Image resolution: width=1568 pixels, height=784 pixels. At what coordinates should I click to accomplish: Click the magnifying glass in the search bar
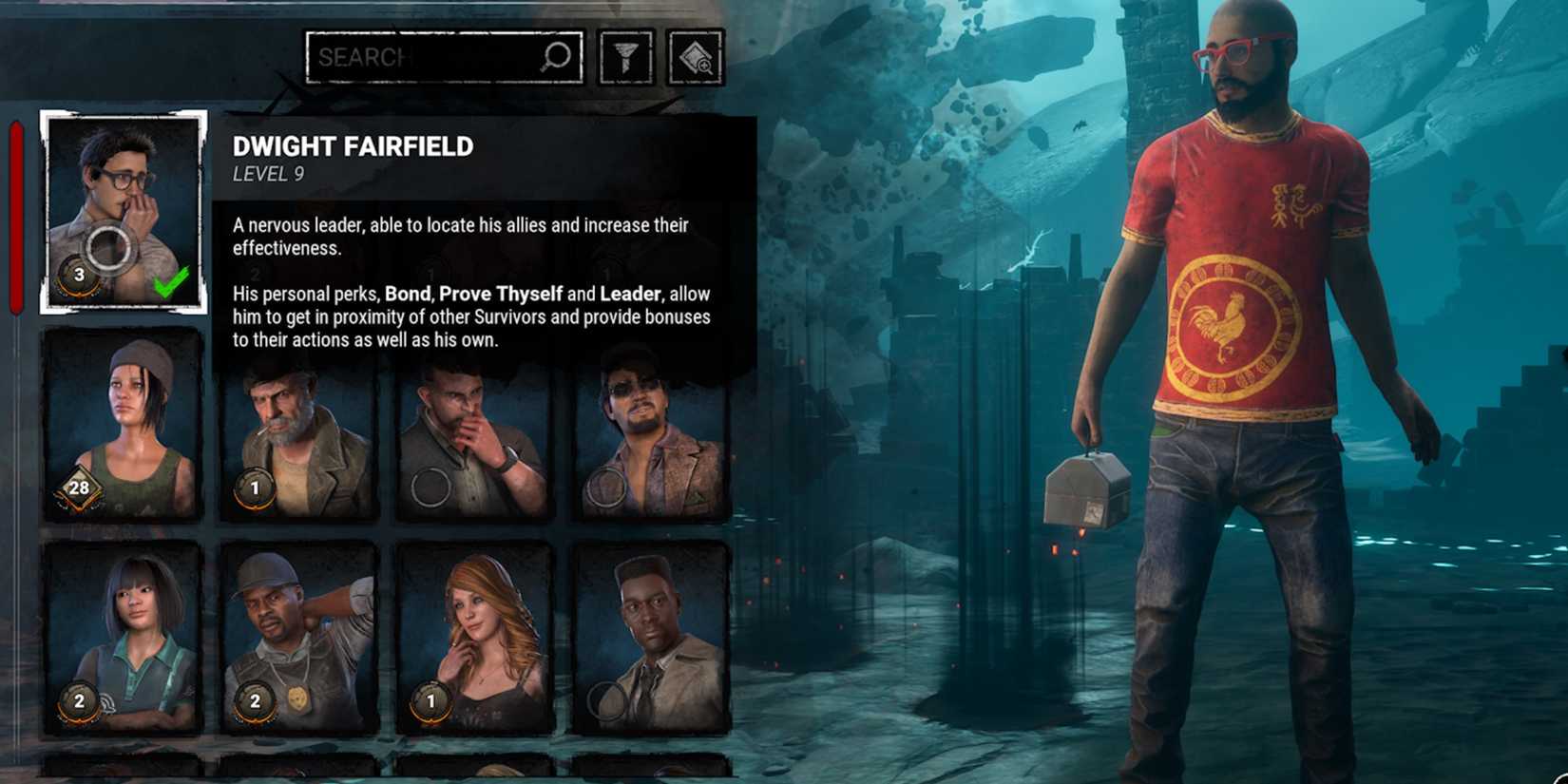click(556, 56)
